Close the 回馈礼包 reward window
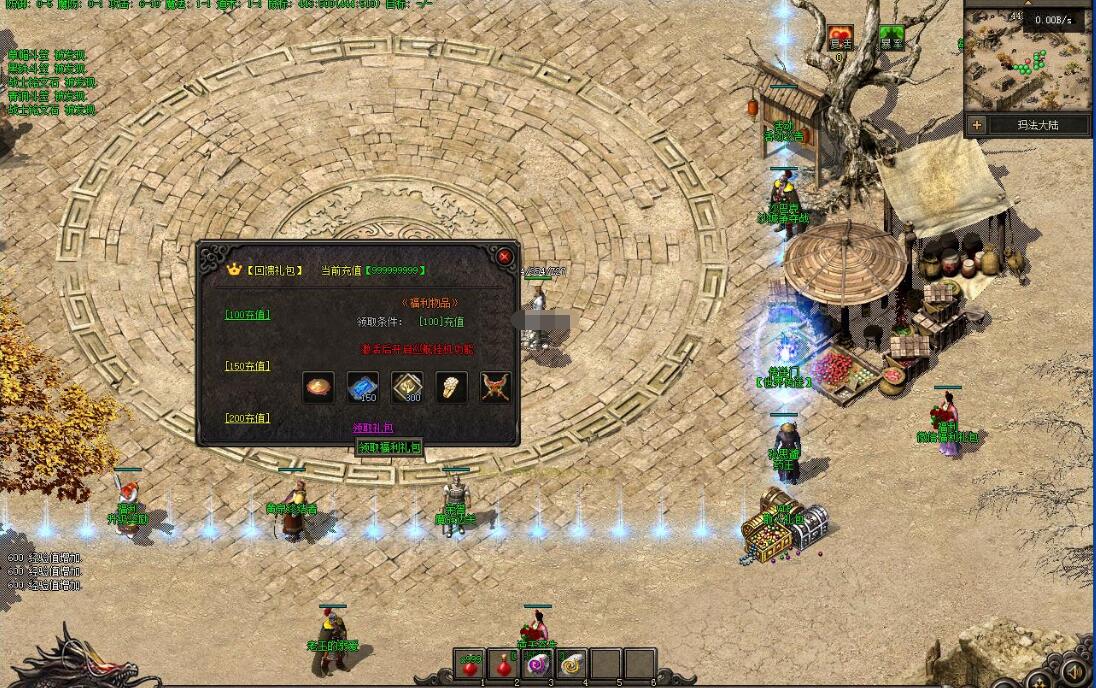The height and width of the screenshot is (688, 1096). 504,257
